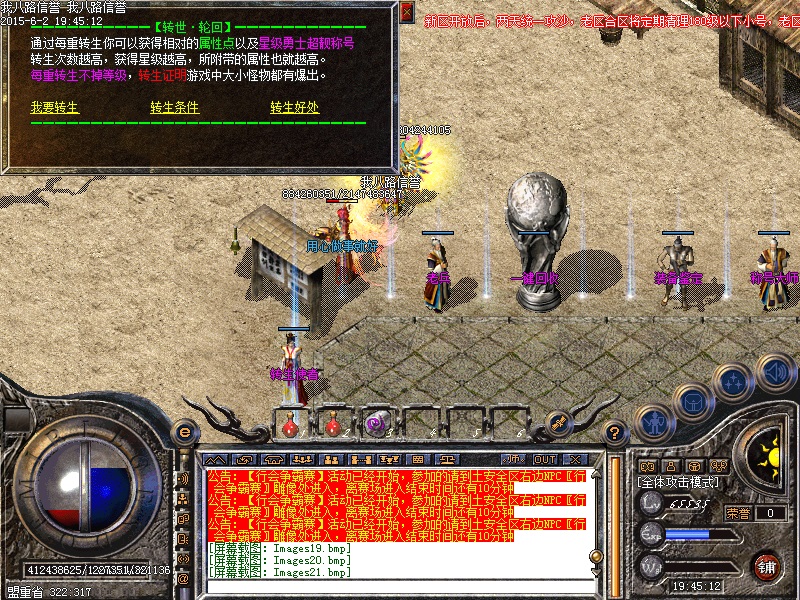Select the 转生好处 dialogue option
800x600 pixels.
[x=294, y=108]
